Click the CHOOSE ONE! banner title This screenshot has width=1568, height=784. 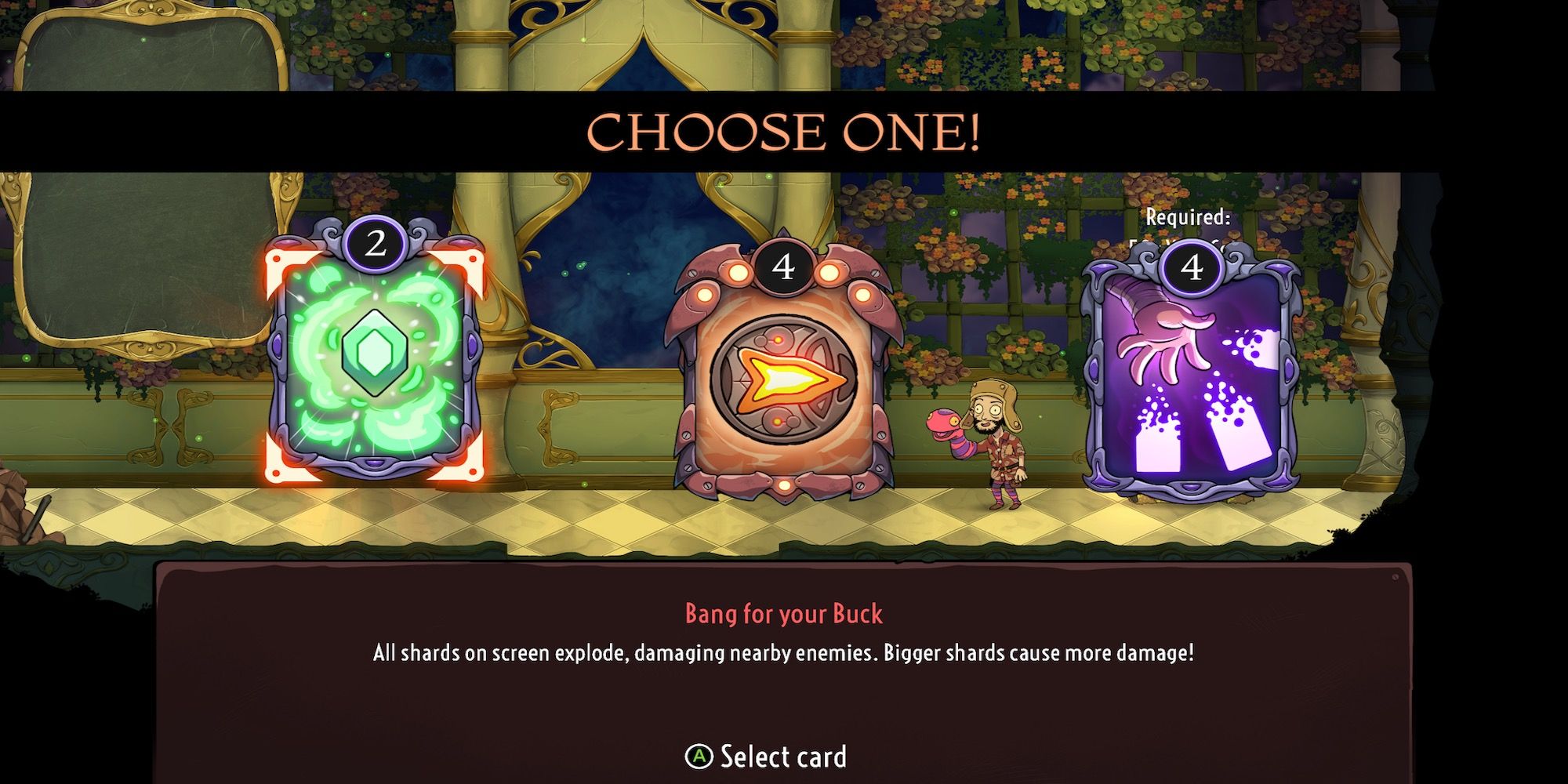(784, 132)
